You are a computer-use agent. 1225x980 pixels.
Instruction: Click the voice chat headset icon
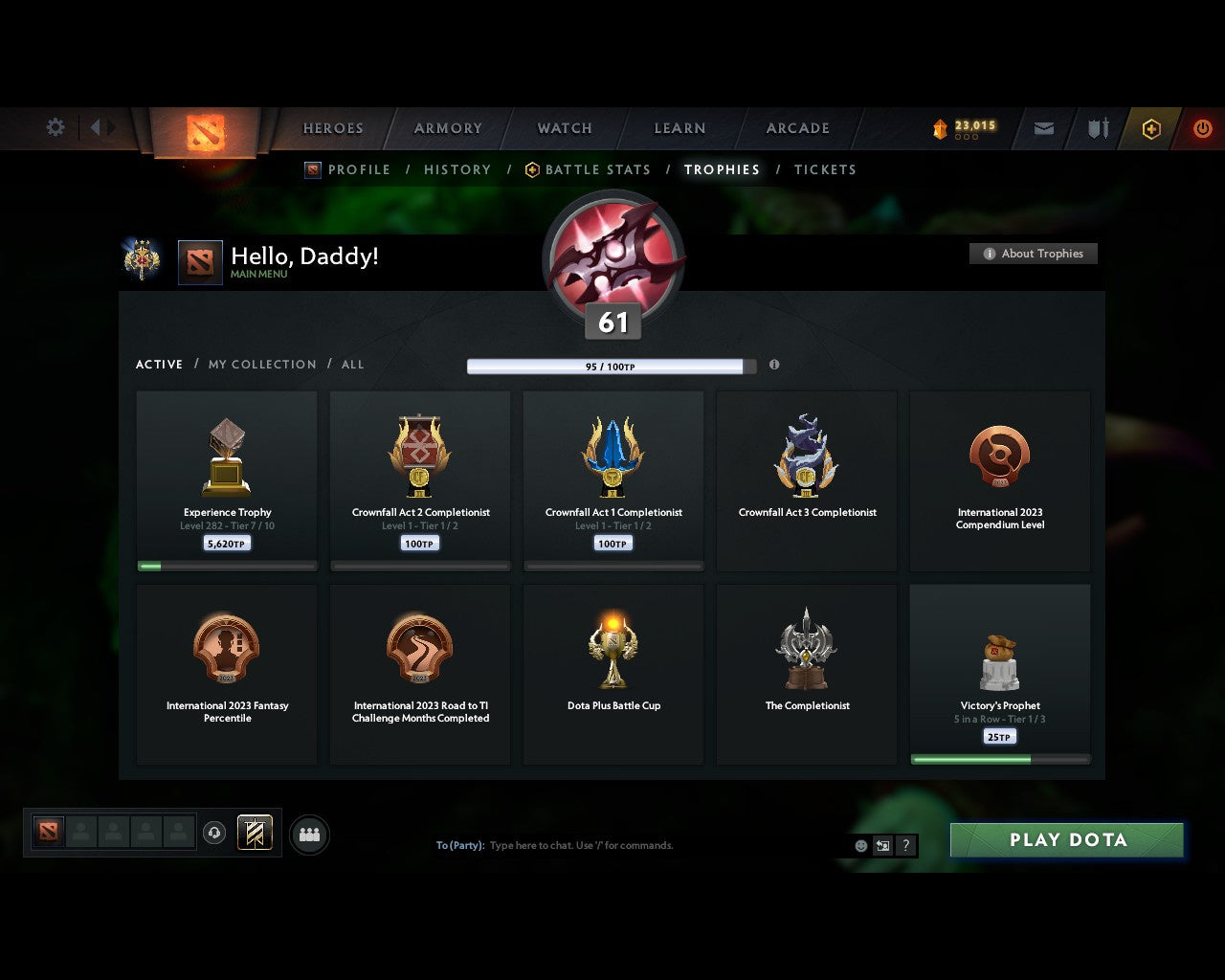click(x=215, y=834)
